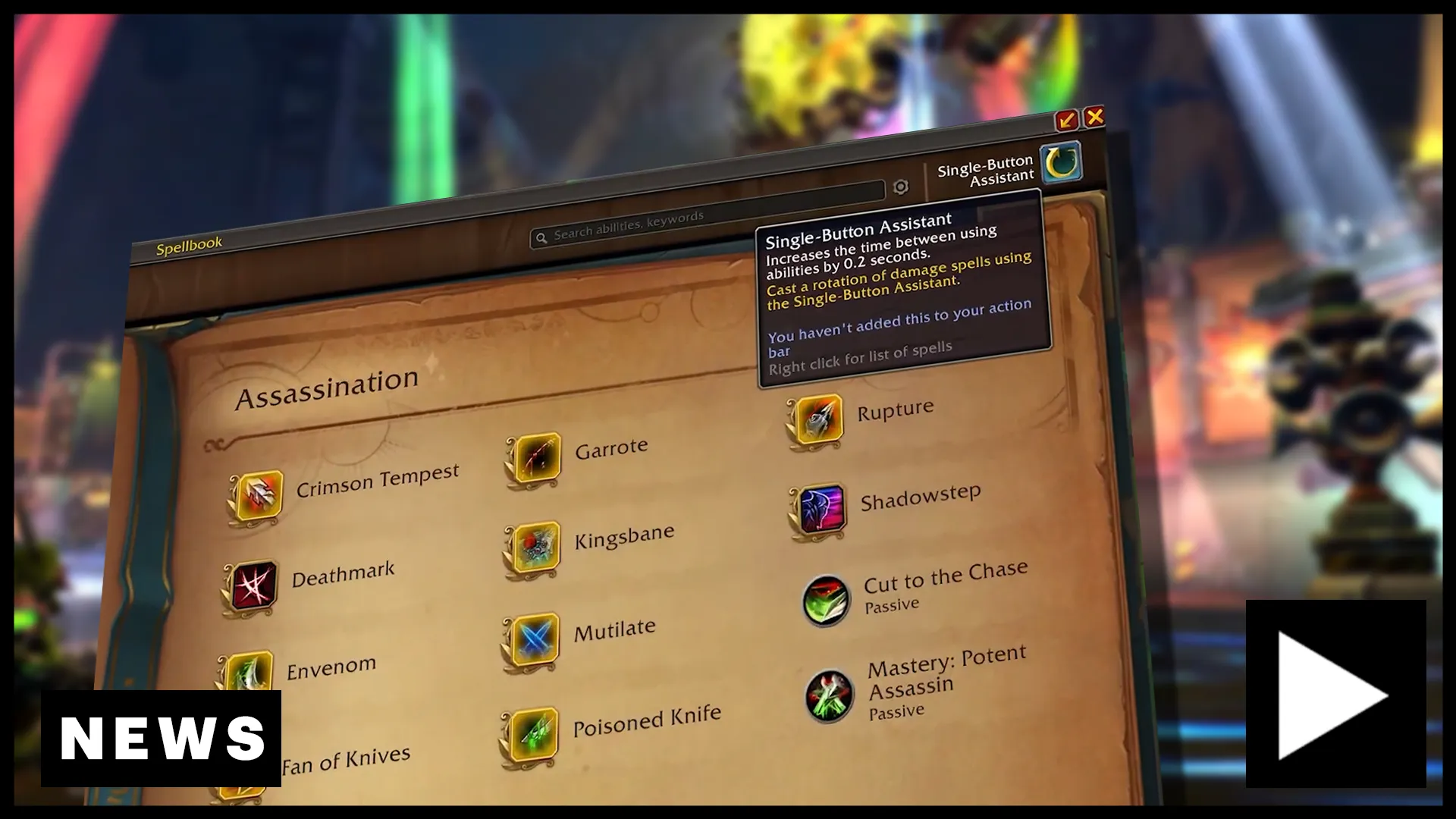Image resolution: width=1456 pixels, height=819 pixels.
Task: Click the magnifying glass in the search bar
Action: tap(542, 237)
